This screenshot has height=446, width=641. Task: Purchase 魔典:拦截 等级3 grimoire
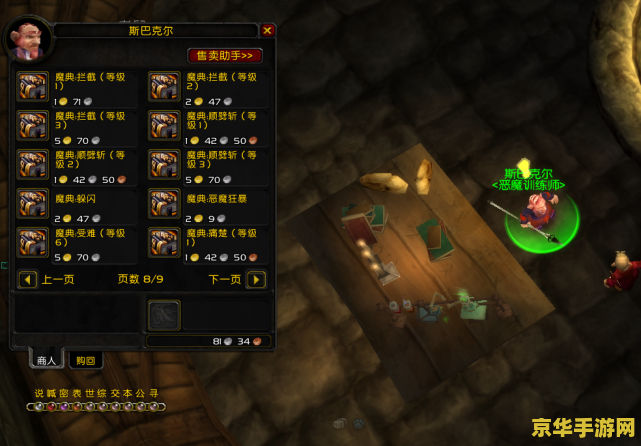click(x=33, y=126)
